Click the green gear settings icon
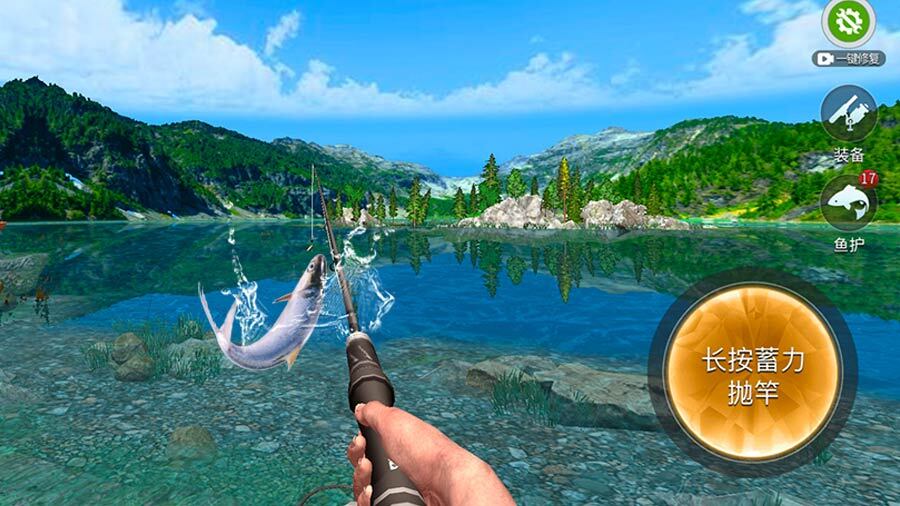The width and height of the screenshot is (900, 506). pos(848,21)
